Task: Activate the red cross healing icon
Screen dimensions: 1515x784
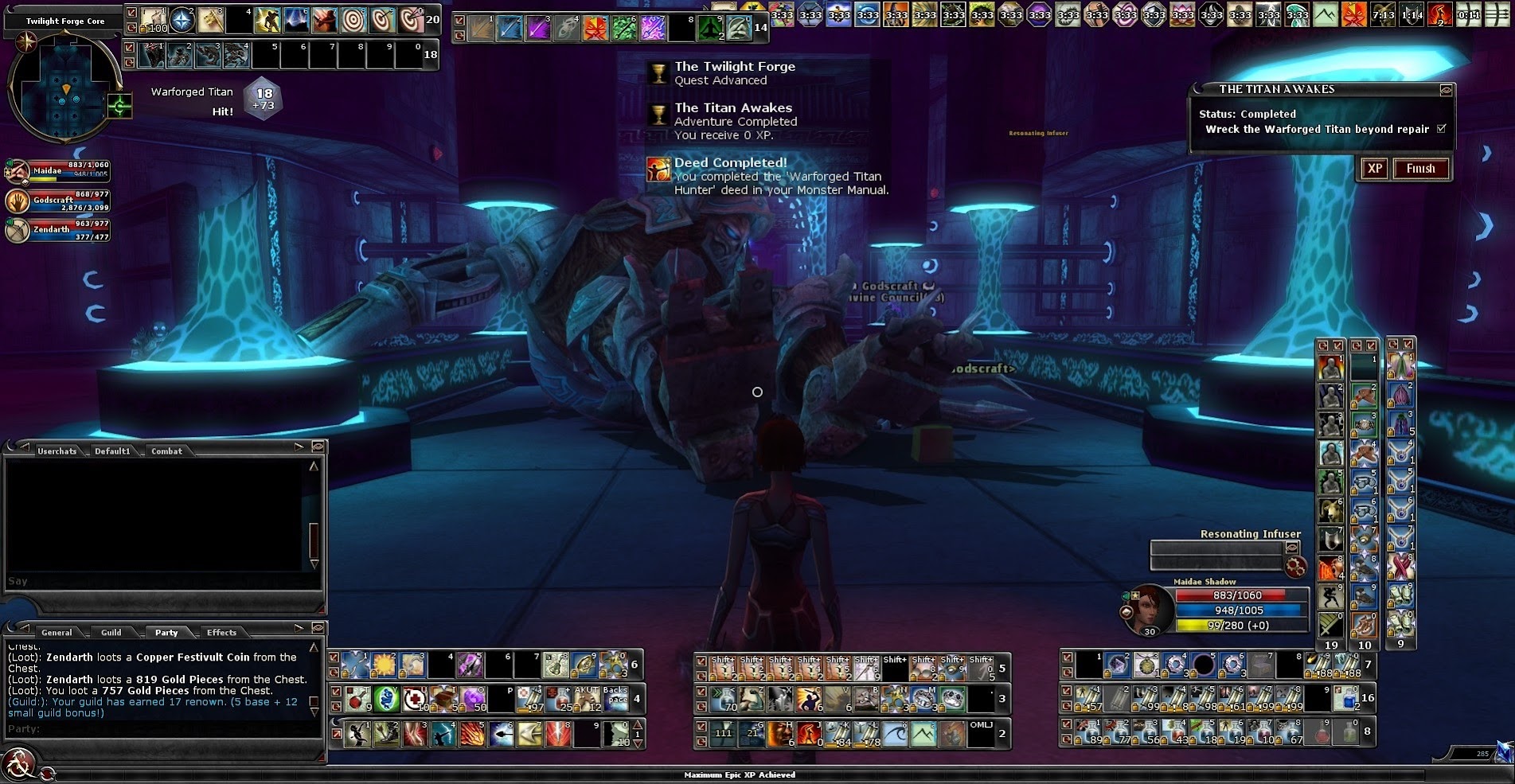Action: (414, 699)
